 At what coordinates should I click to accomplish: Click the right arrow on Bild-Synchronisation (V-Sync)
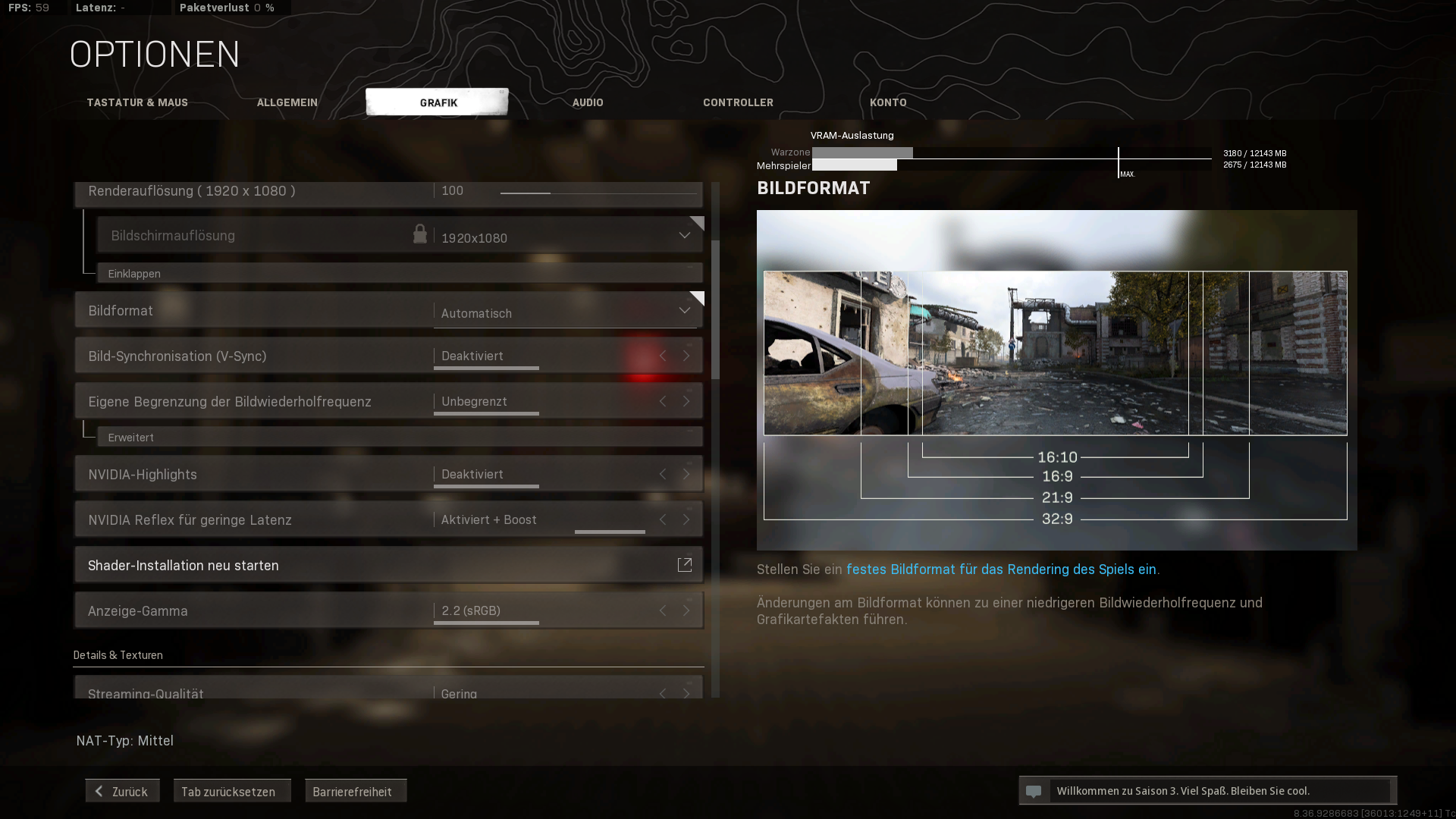click(686, 355)
